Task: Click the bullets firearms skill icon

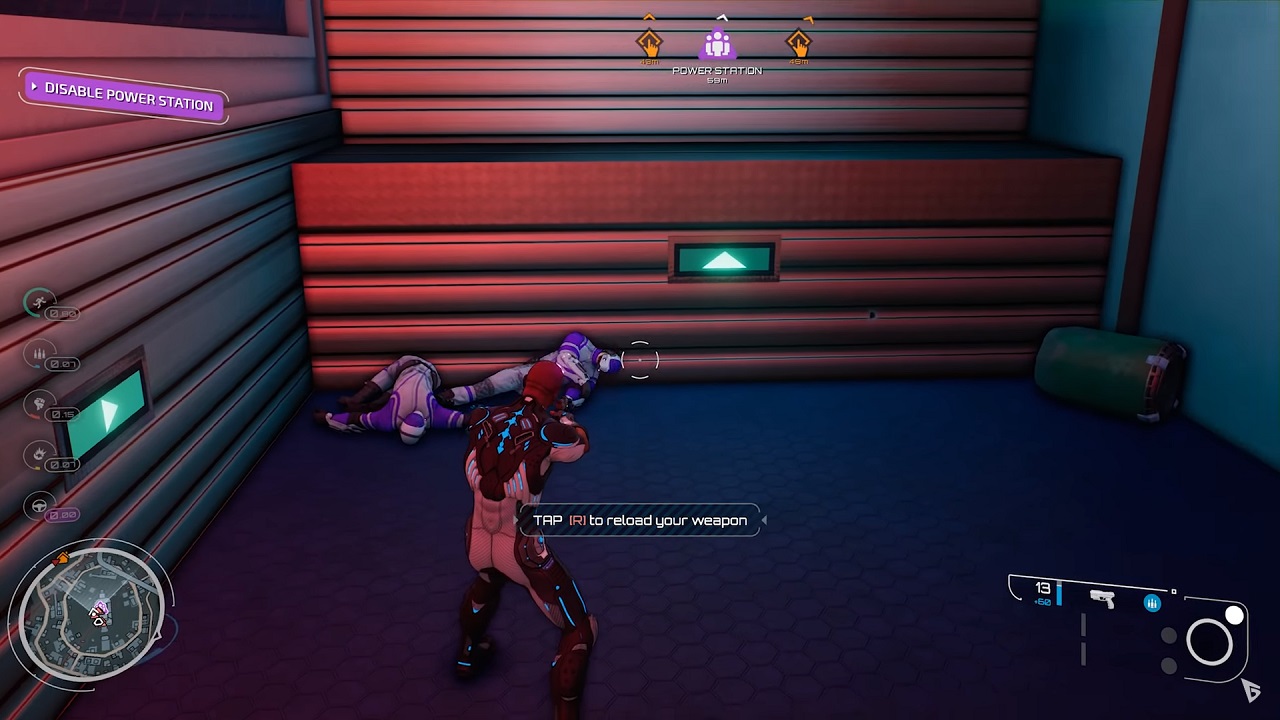Action: click(x=40, y=353)
